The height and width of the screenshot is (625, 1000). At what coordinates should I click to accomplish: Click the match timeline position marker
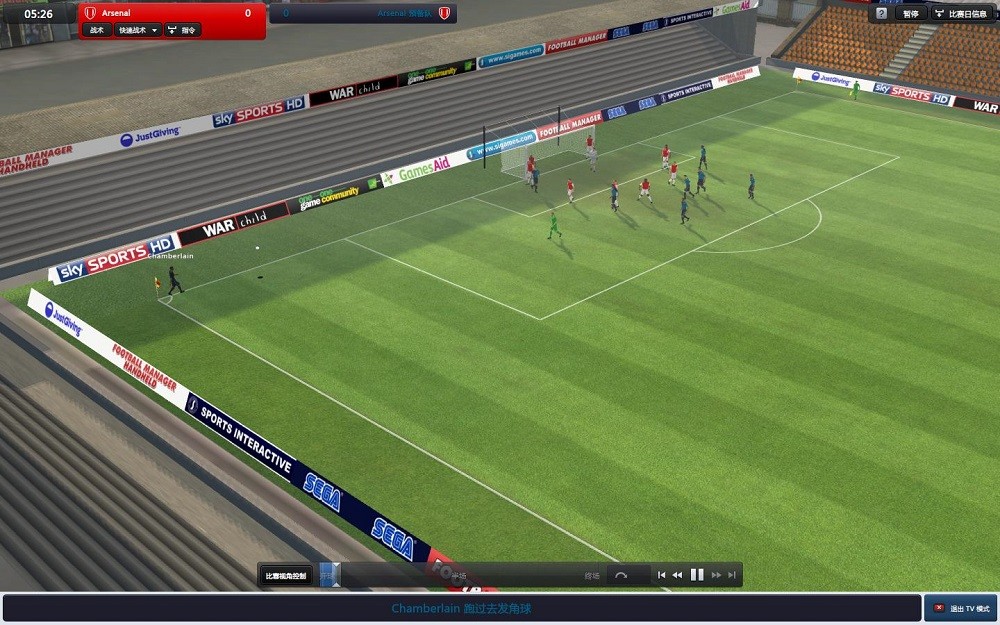(335, 573)
